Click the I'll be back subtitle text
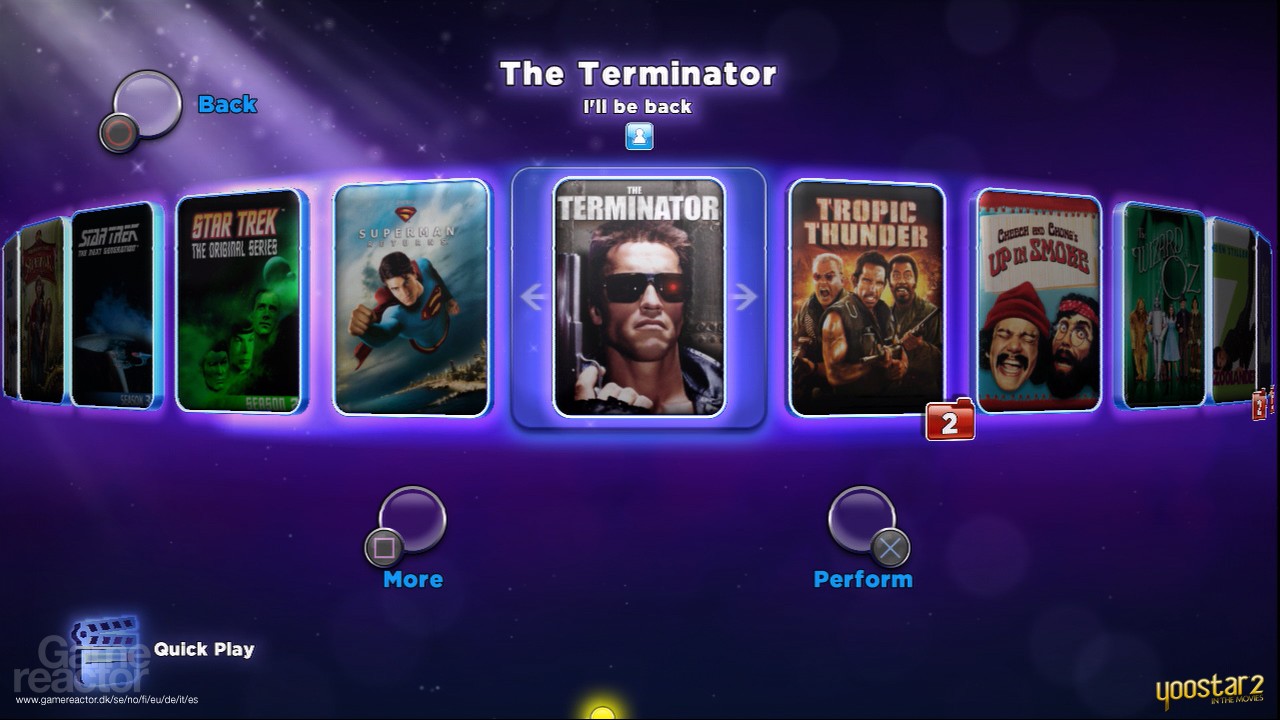Viewport: 1280px width, 720px height. point(638,107)
